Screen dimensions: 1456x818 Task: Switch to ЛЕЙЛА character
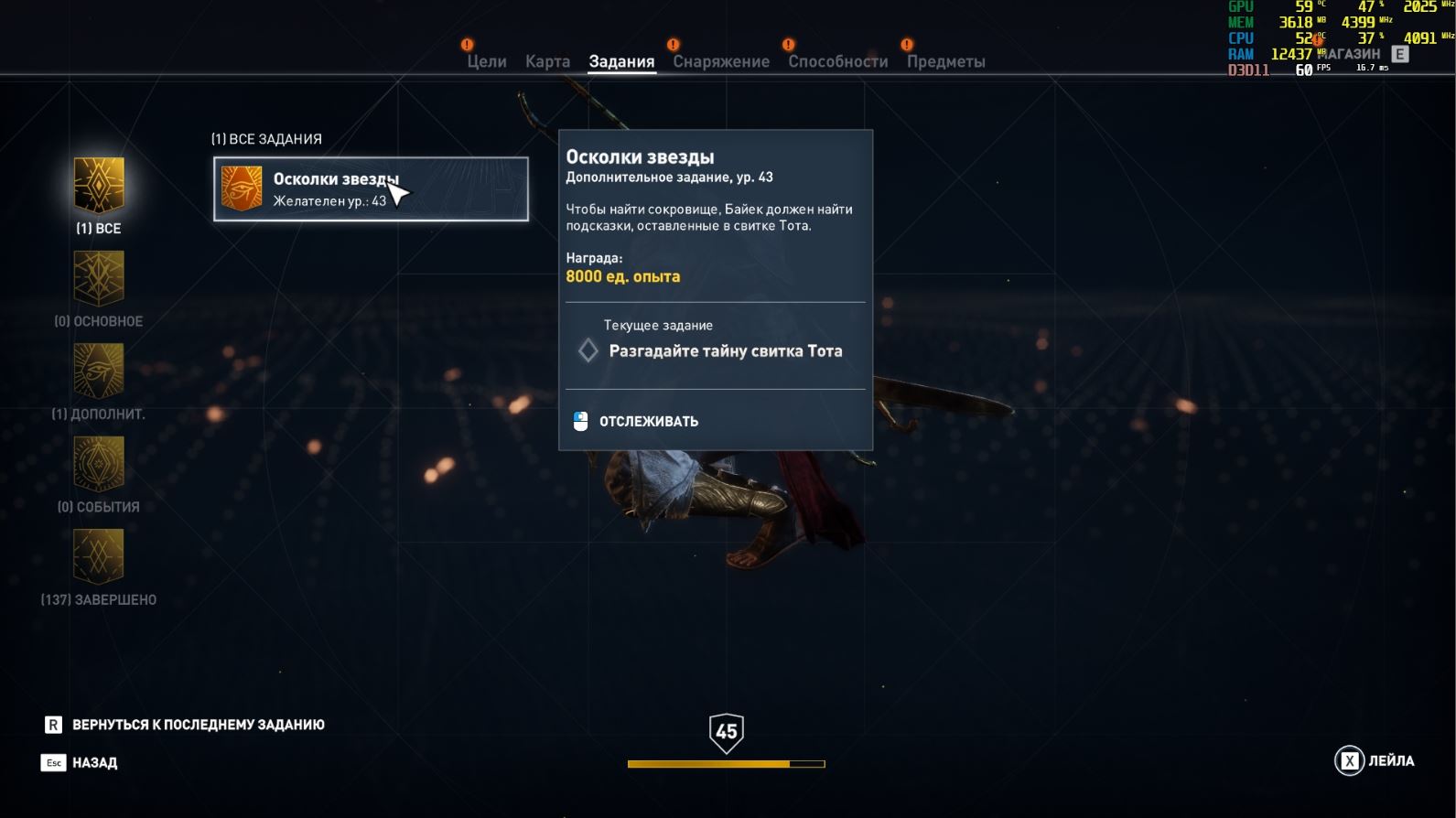point(1375,760)
